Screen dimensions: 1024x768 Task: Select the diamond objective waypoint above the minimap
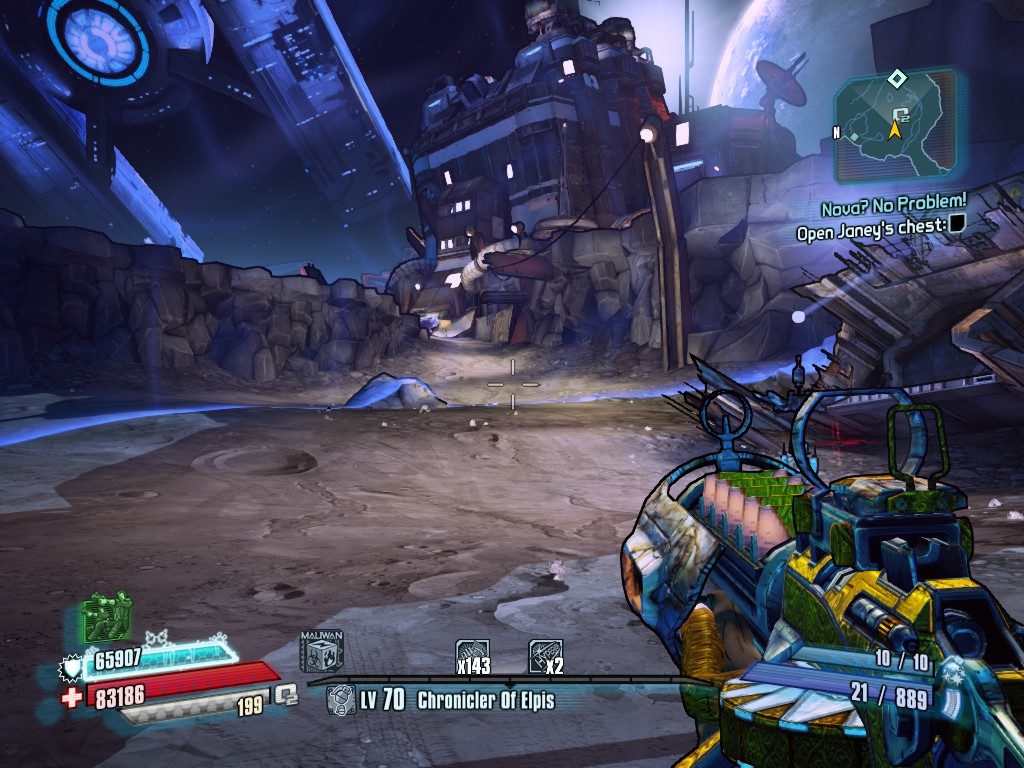(898, 78)
